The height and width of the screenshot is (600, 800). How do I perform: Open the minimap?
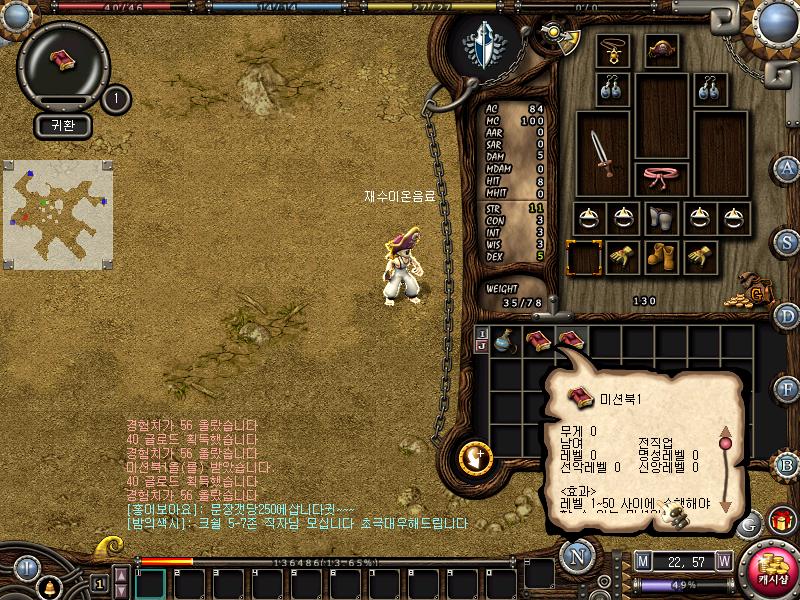click(57, 208)
